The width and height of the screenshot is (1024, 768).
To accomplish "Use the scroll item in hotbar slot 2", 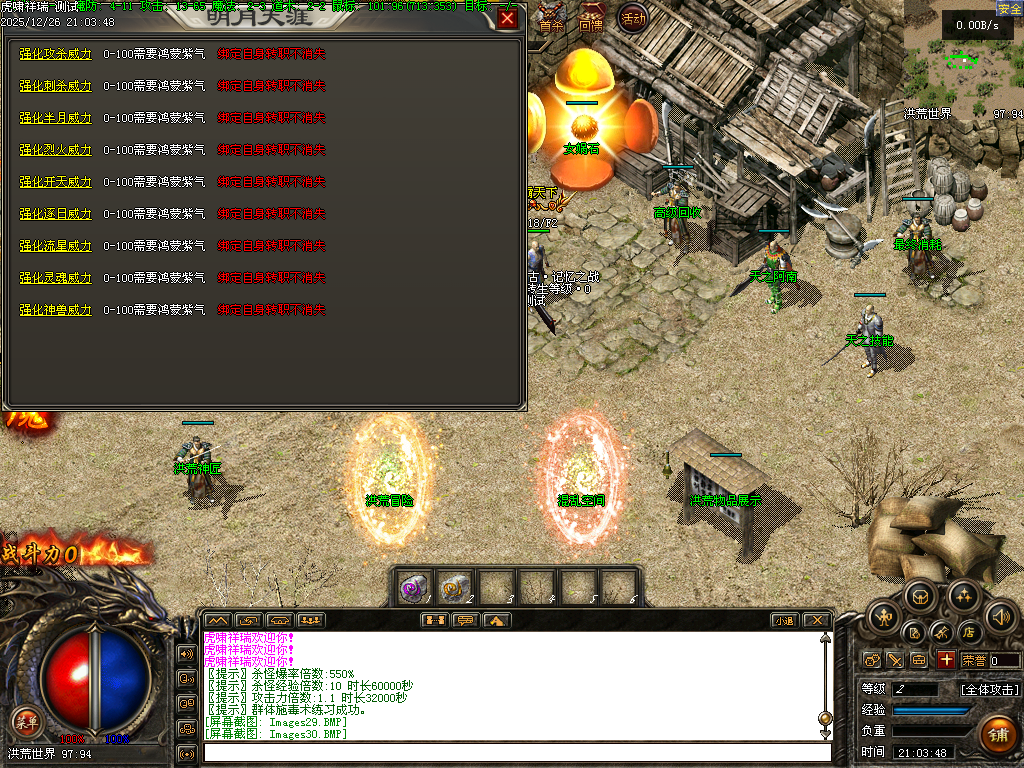I will point(455,587).
